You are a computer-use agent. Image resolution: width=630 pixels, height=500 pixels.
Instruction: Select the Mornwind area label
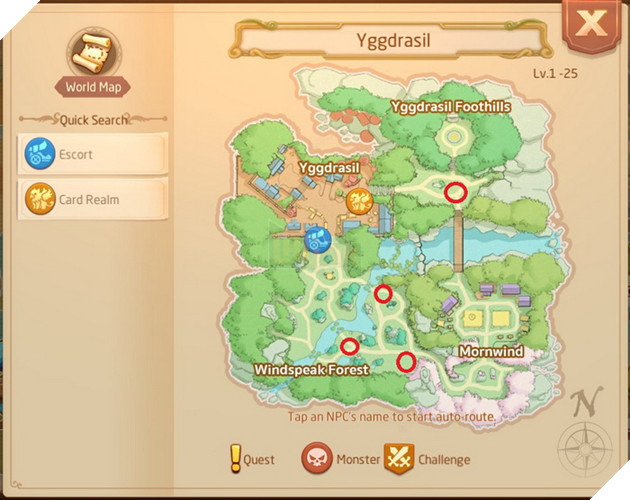[x=491, y=352]
